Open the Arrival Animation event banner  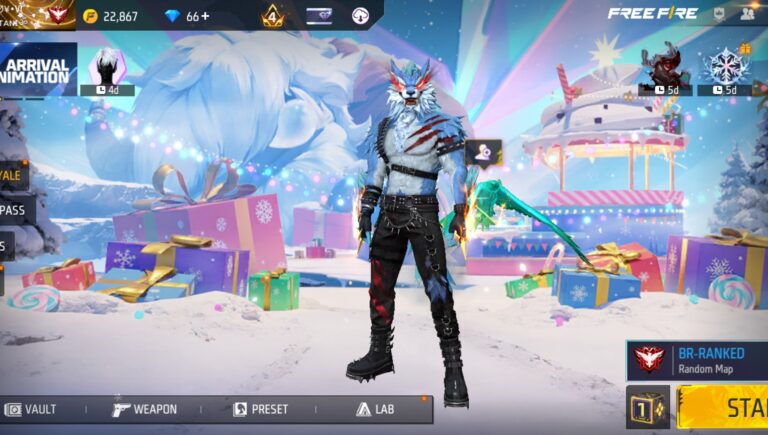37,70
